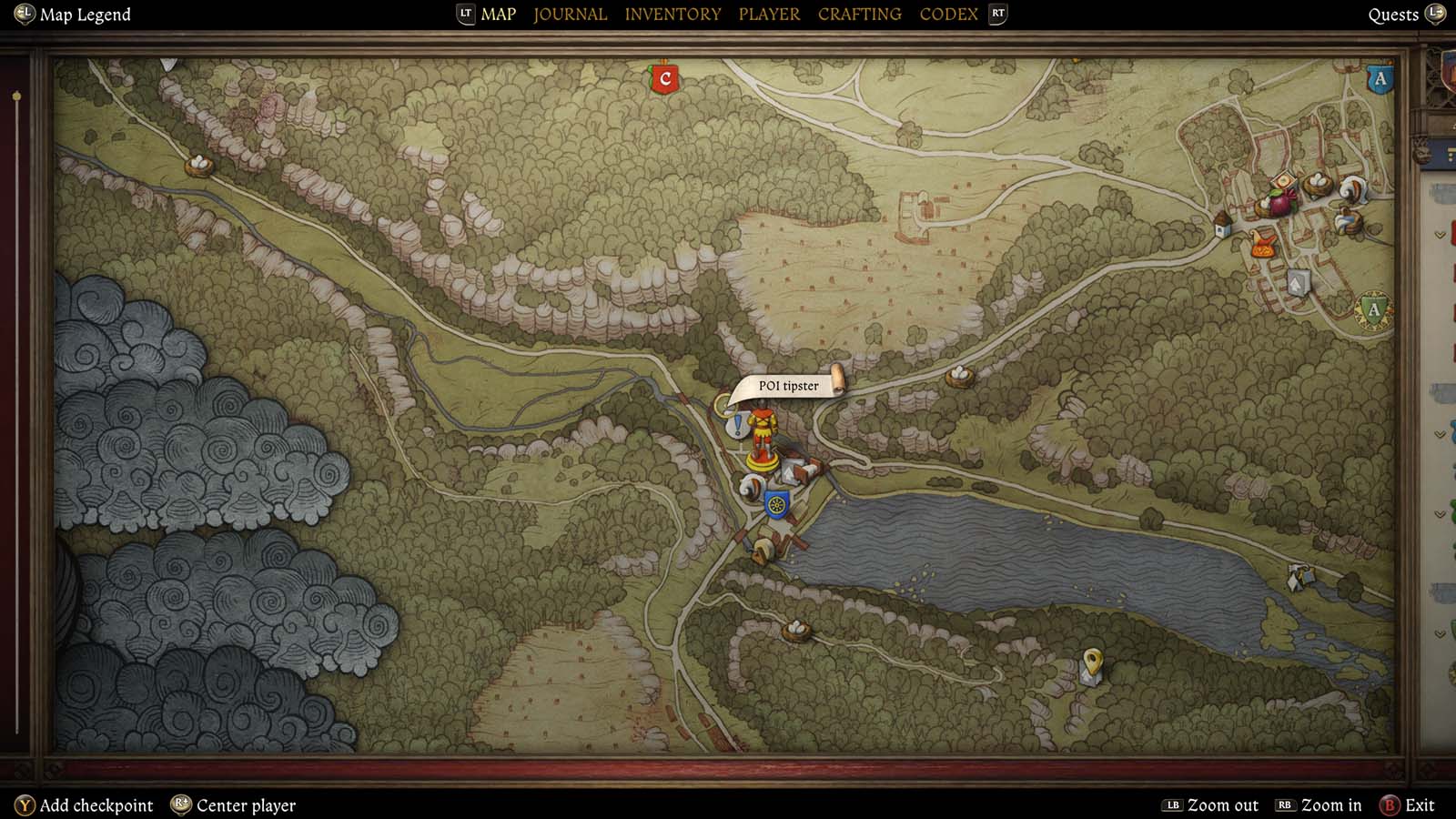Select the red C banner marker at top
The image size is (1456, 819).
pos(666,79)
